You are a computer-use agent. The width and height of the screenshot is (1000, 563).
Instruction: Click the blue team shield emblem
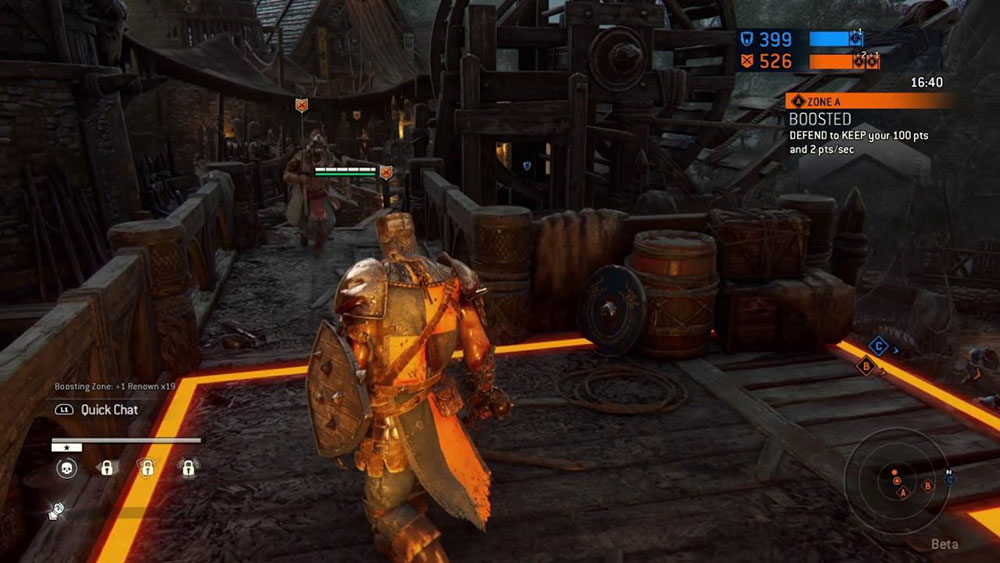click(x=747, y=39)
